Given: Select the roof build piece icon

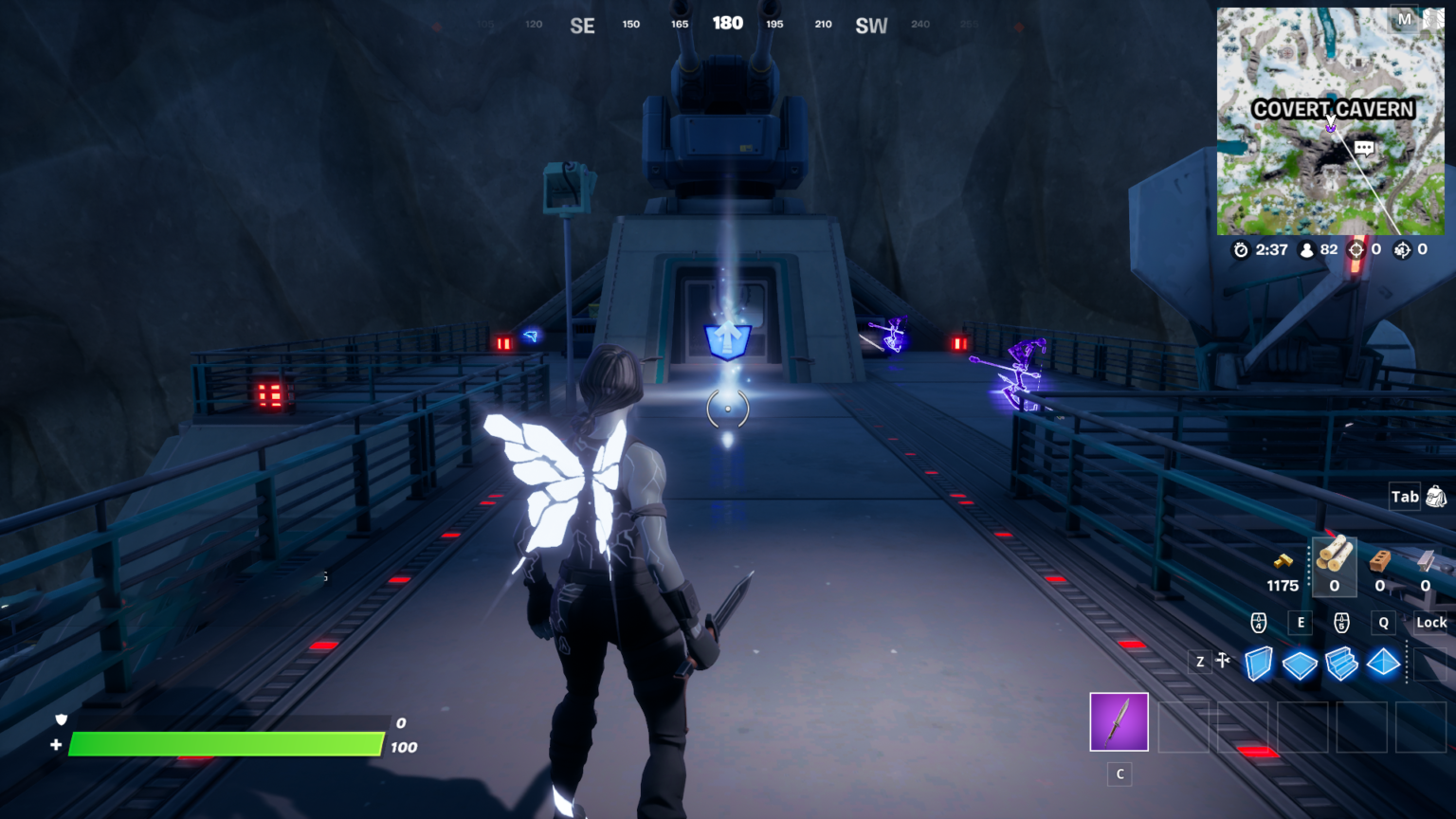Looking at the screenshot, I should [x=1383, y=664].
